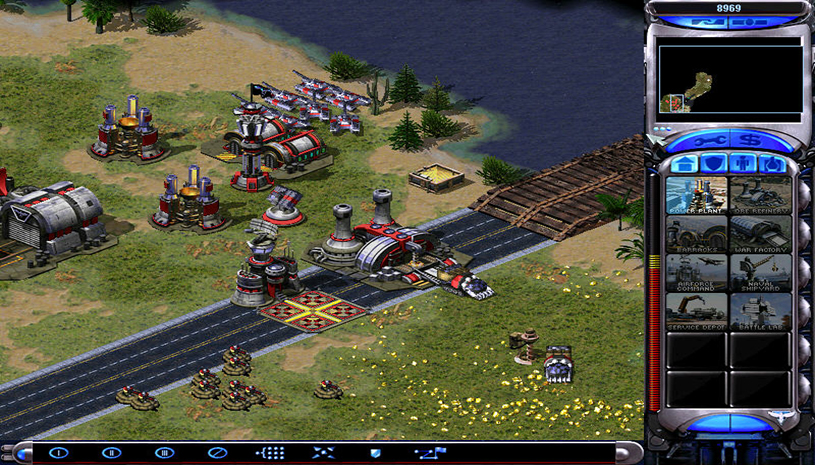Pick the Naval Shipyard build icon

tap(760, 272)
